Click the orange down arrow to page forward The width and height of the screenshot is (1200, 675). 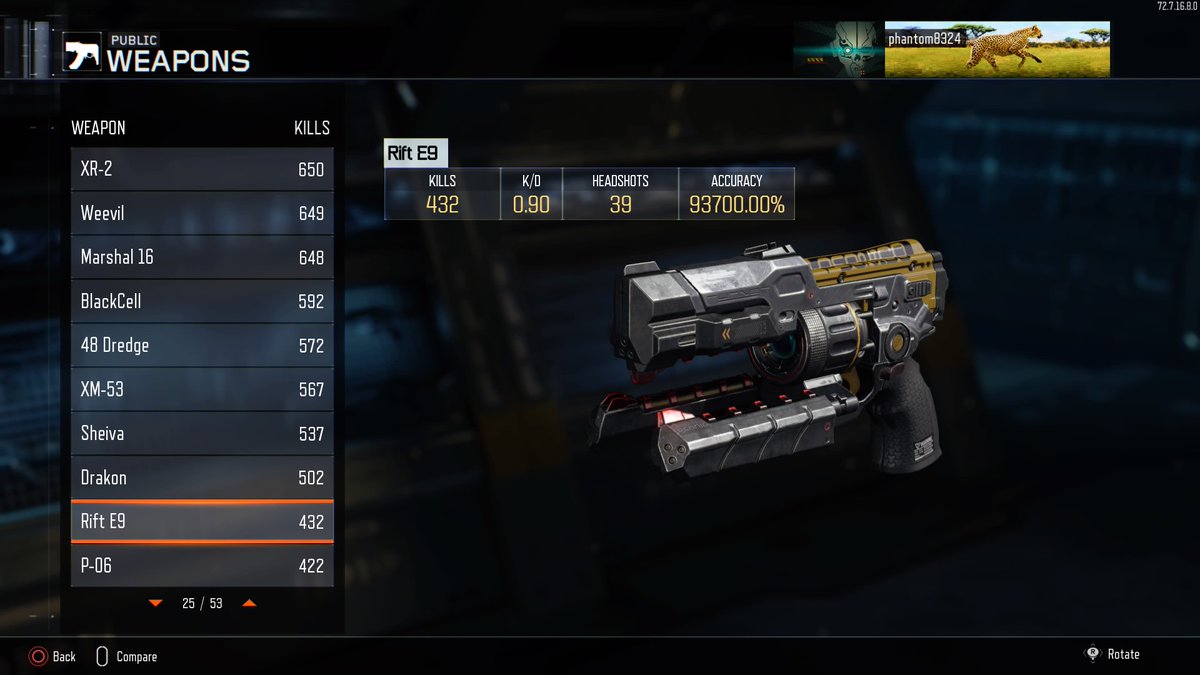click(x=155, y=604)
